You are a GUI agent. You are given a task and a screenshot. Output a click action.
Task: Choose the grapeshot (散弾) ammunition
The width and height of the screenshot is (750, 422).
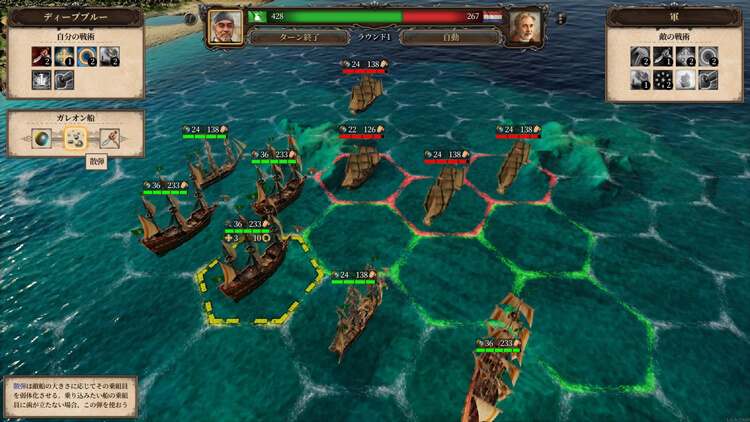pos(75,140)
